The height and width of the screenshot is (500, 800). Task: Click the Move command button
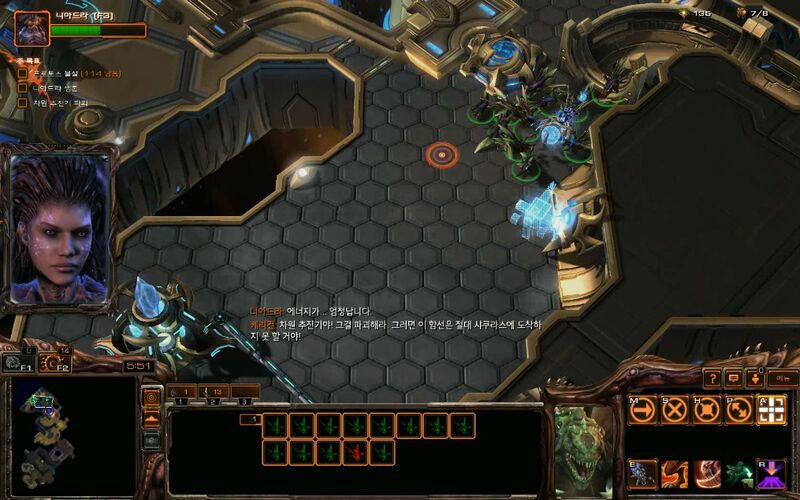click(641, 409)
